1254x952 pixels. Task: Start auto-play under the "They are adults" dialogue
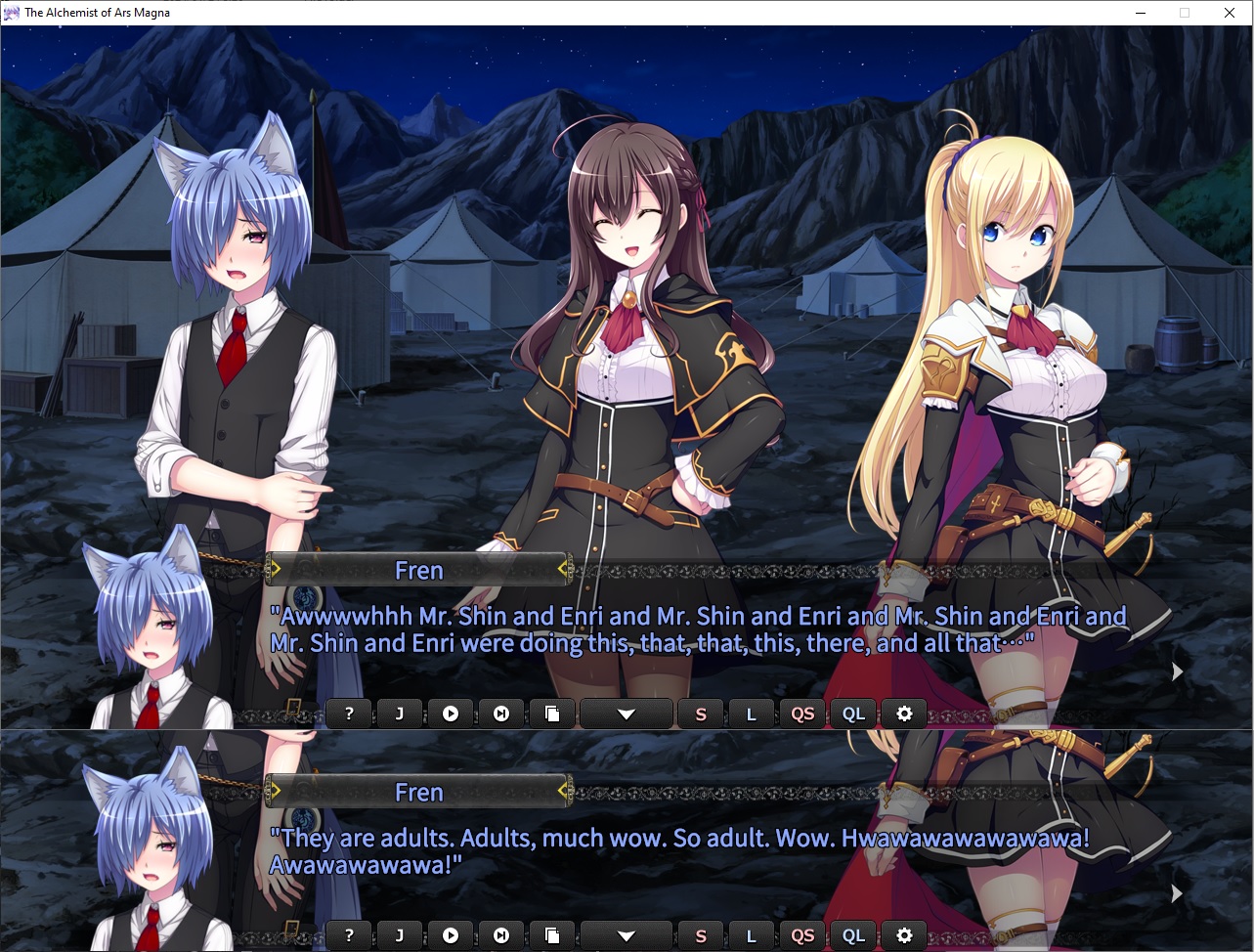pyautogui.click(x=451, y=935)
